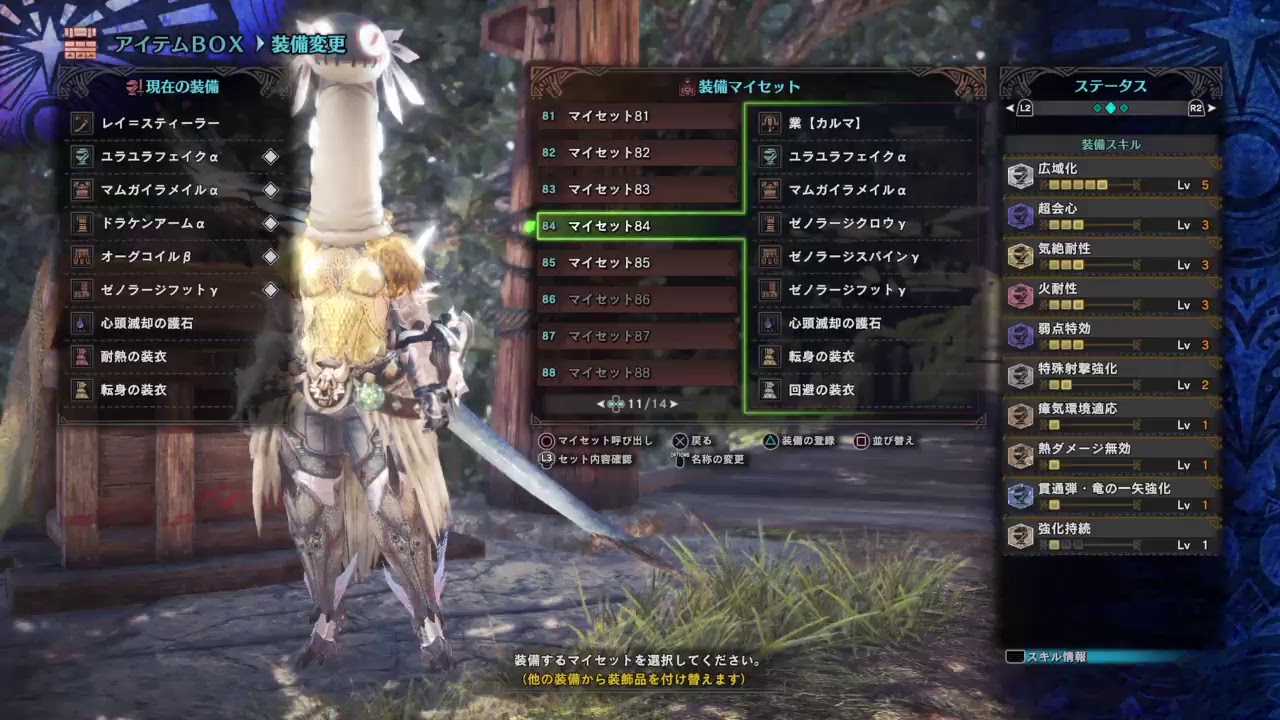Click the 業【カルマ】 weapon icon in loadout
Screen dimensions: 1280x720
770,124
